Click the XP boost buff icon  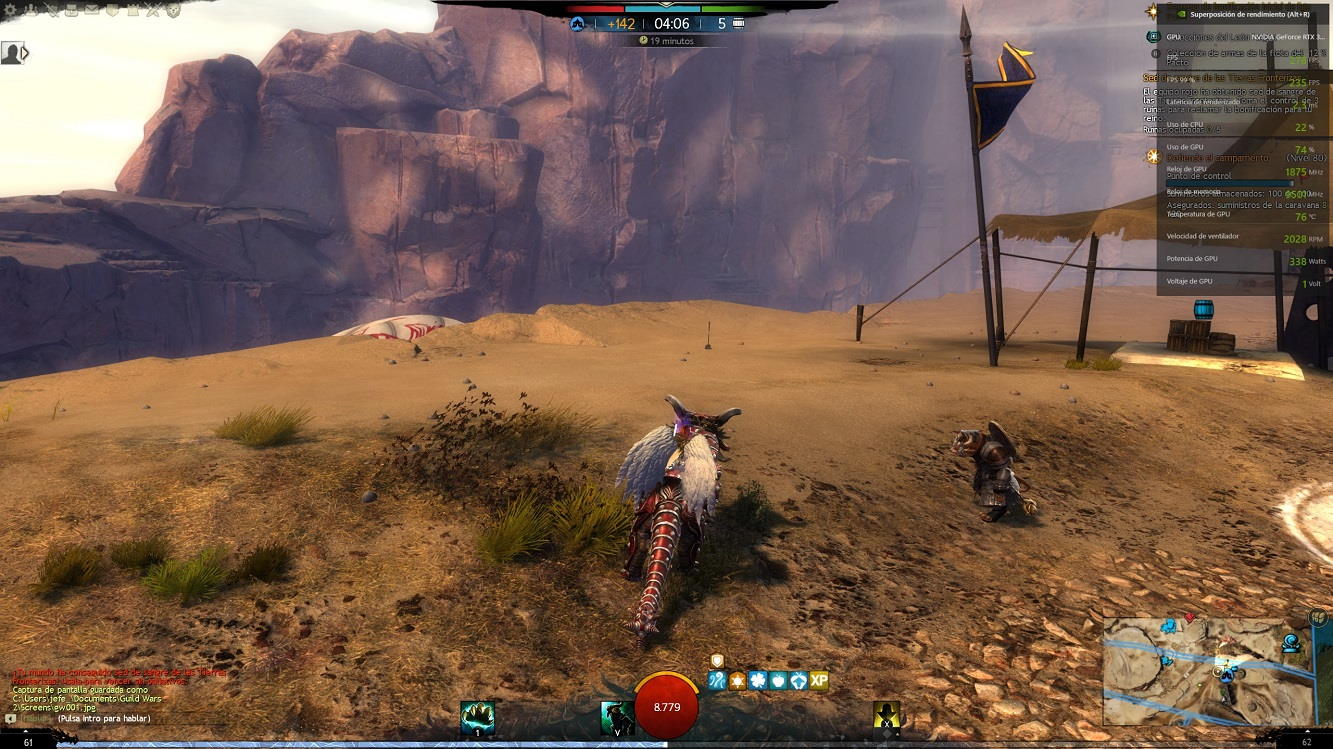click(819, 681)
